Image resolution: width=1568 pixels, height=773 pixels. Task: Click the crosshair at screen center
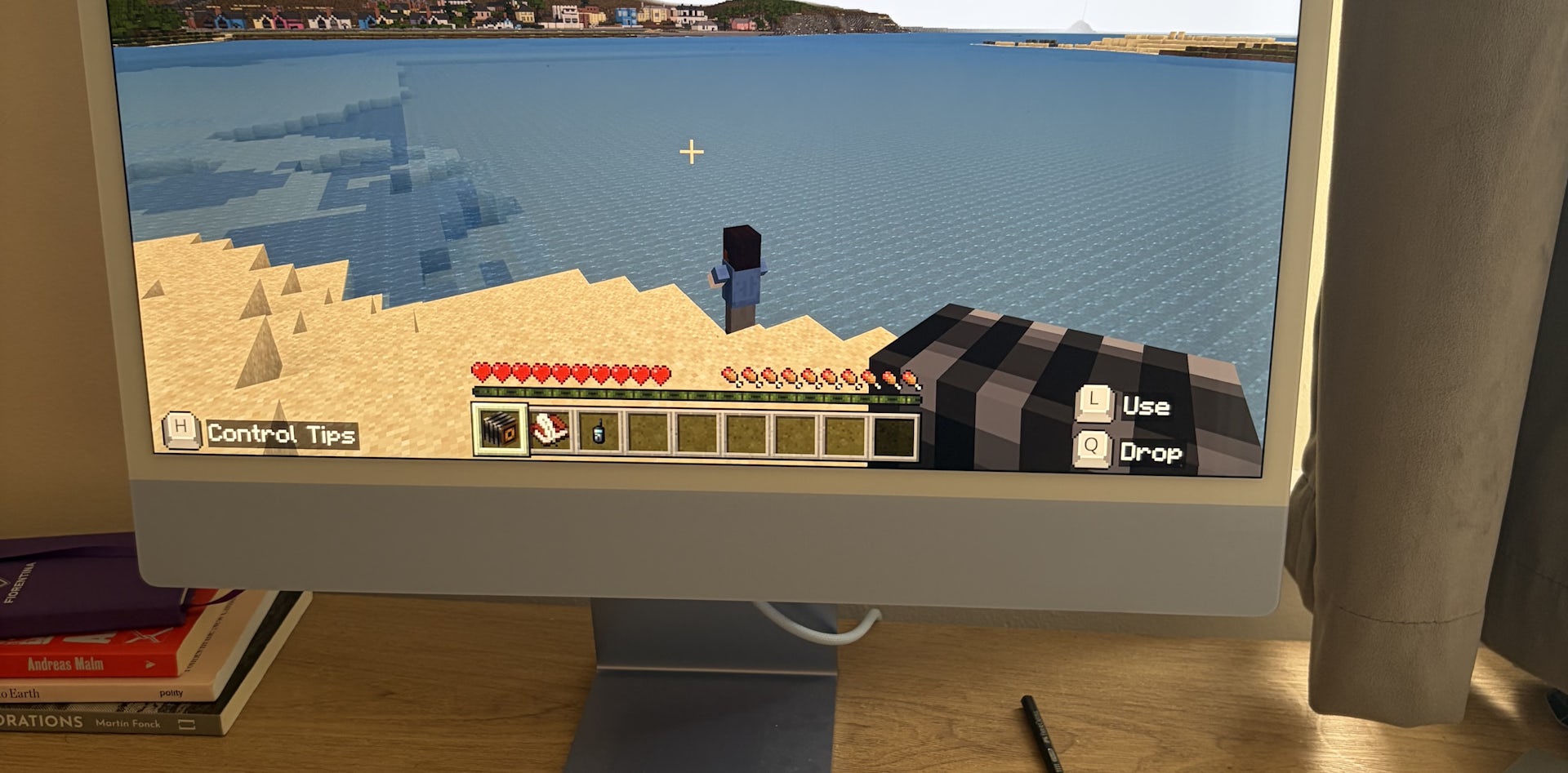[x=690, y=151]
